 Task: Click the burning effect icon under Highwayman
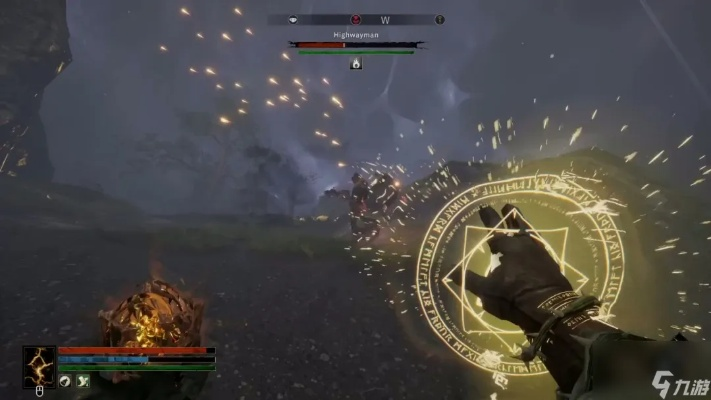(x=355, y=63)
